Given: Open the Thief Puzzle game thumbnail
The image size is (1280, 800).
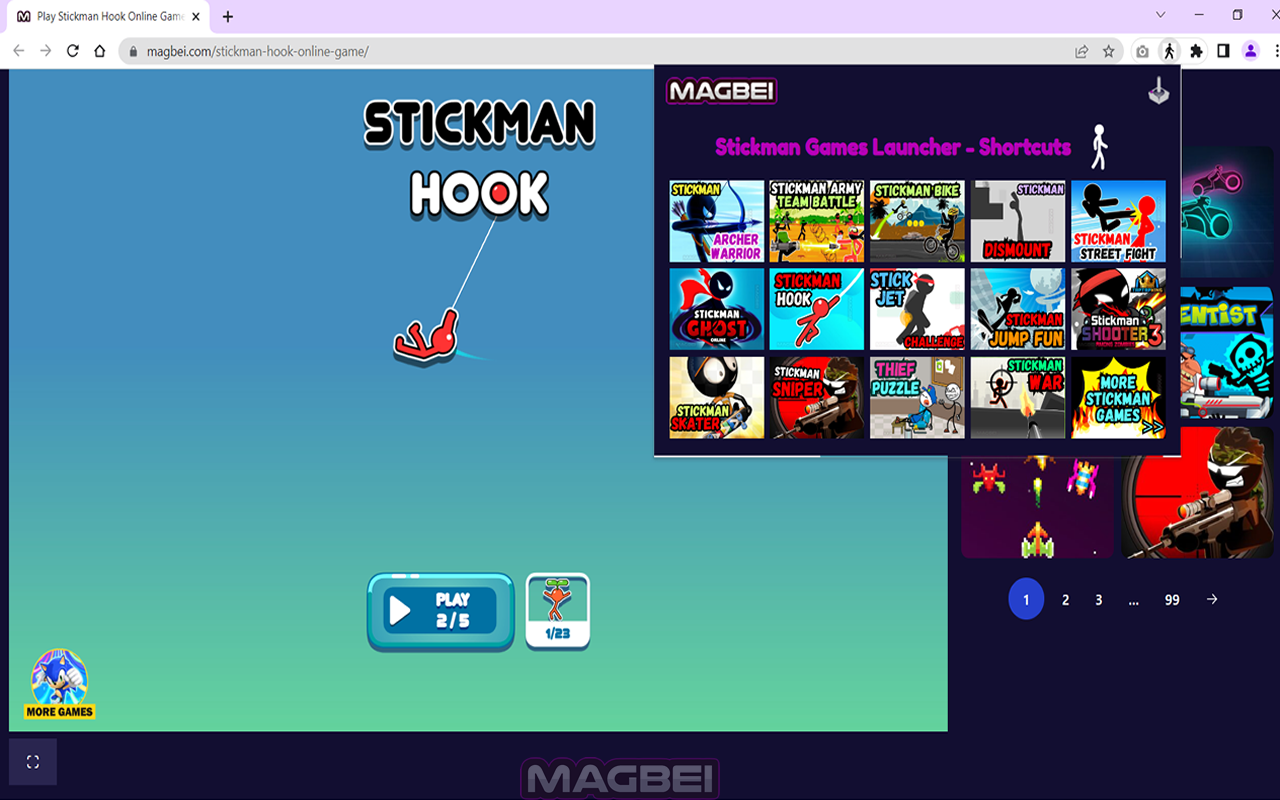Looking at the screenshot, I should [x=917, y=397].
